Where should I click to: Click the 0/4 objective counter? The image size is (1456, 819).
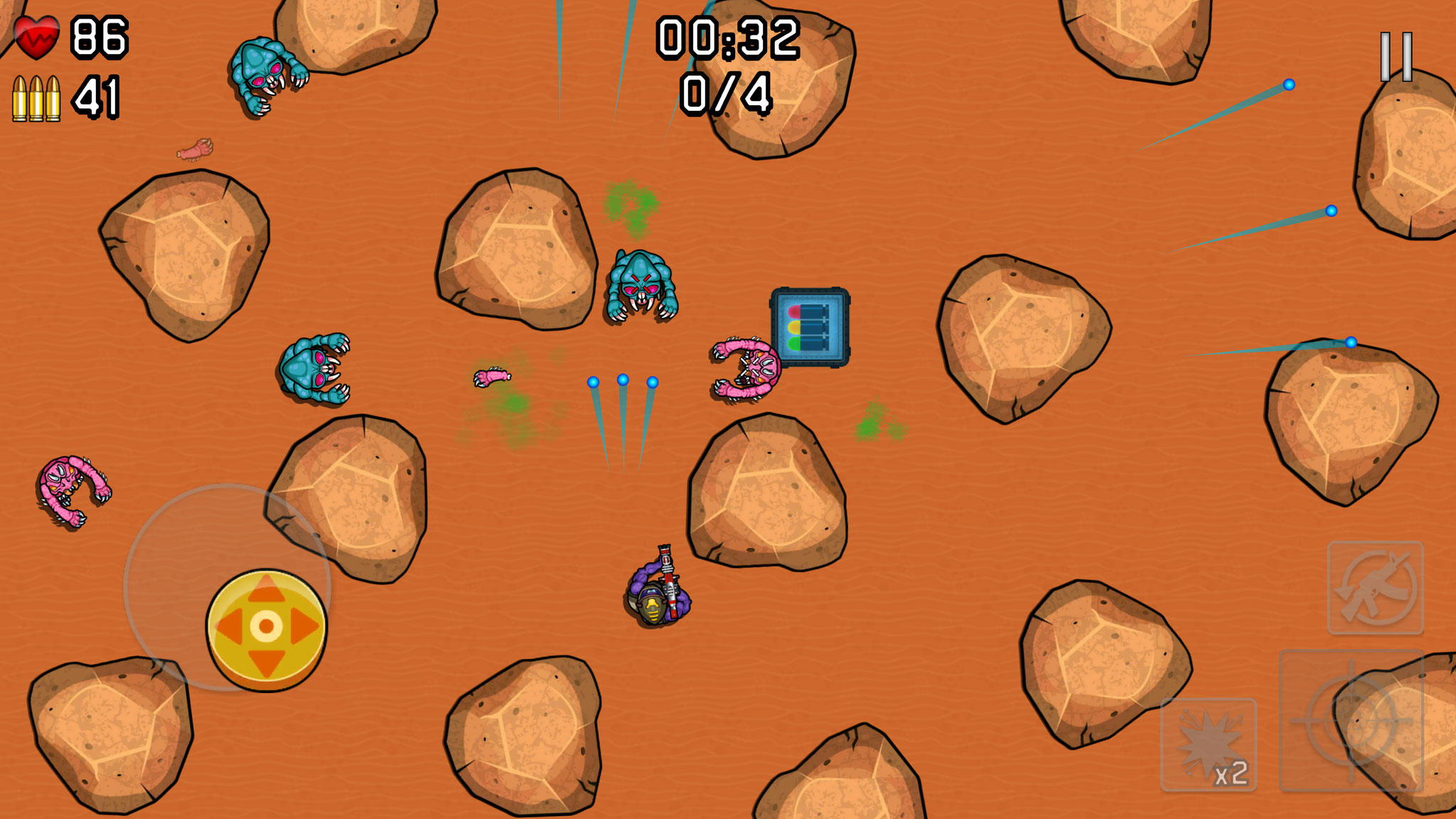coord(726,95)
